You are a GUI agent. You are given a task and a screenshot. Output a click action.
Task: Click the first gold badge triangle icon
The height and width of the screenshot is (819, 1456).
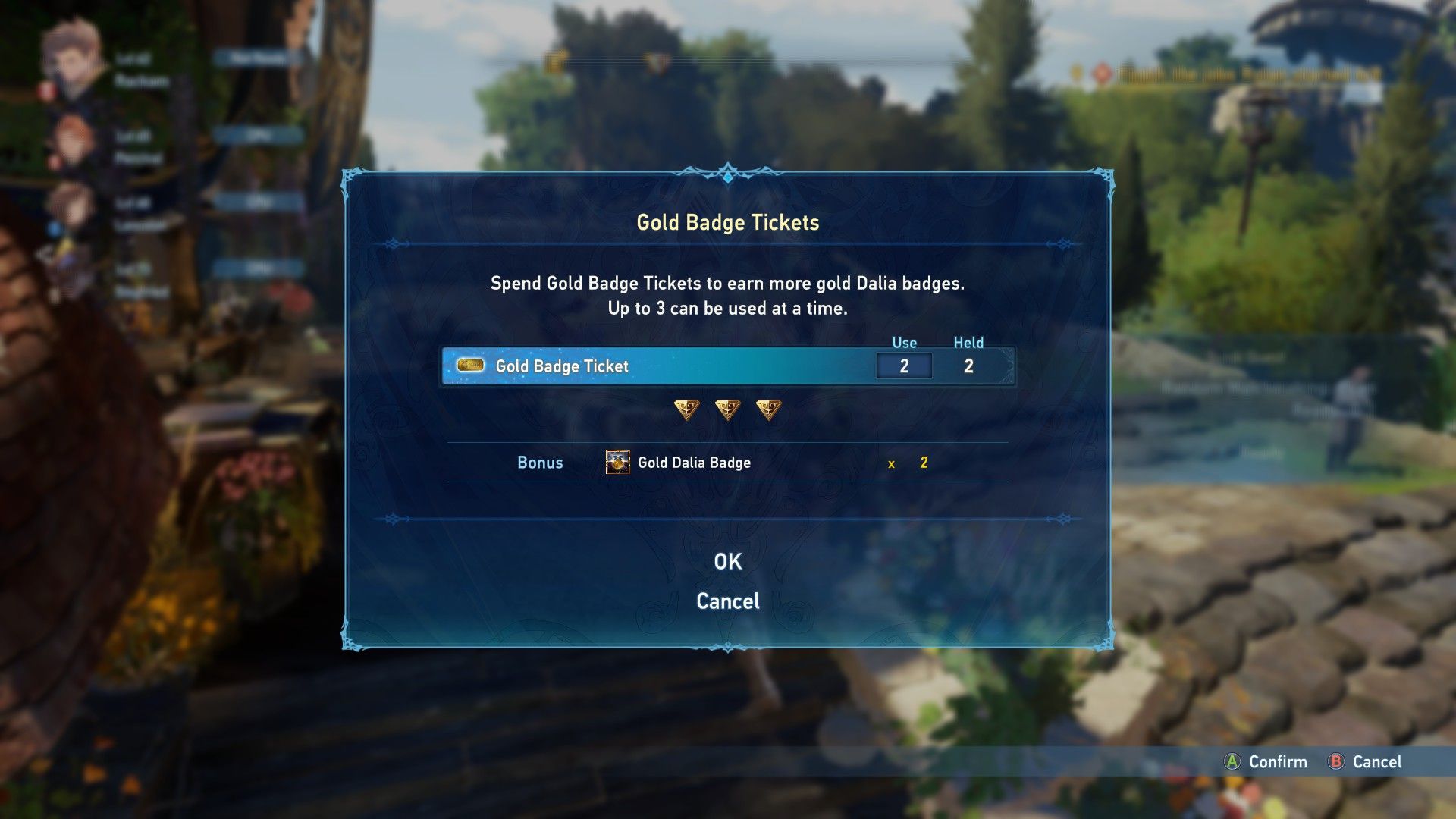pyautogui.click(x=688, y=409)
